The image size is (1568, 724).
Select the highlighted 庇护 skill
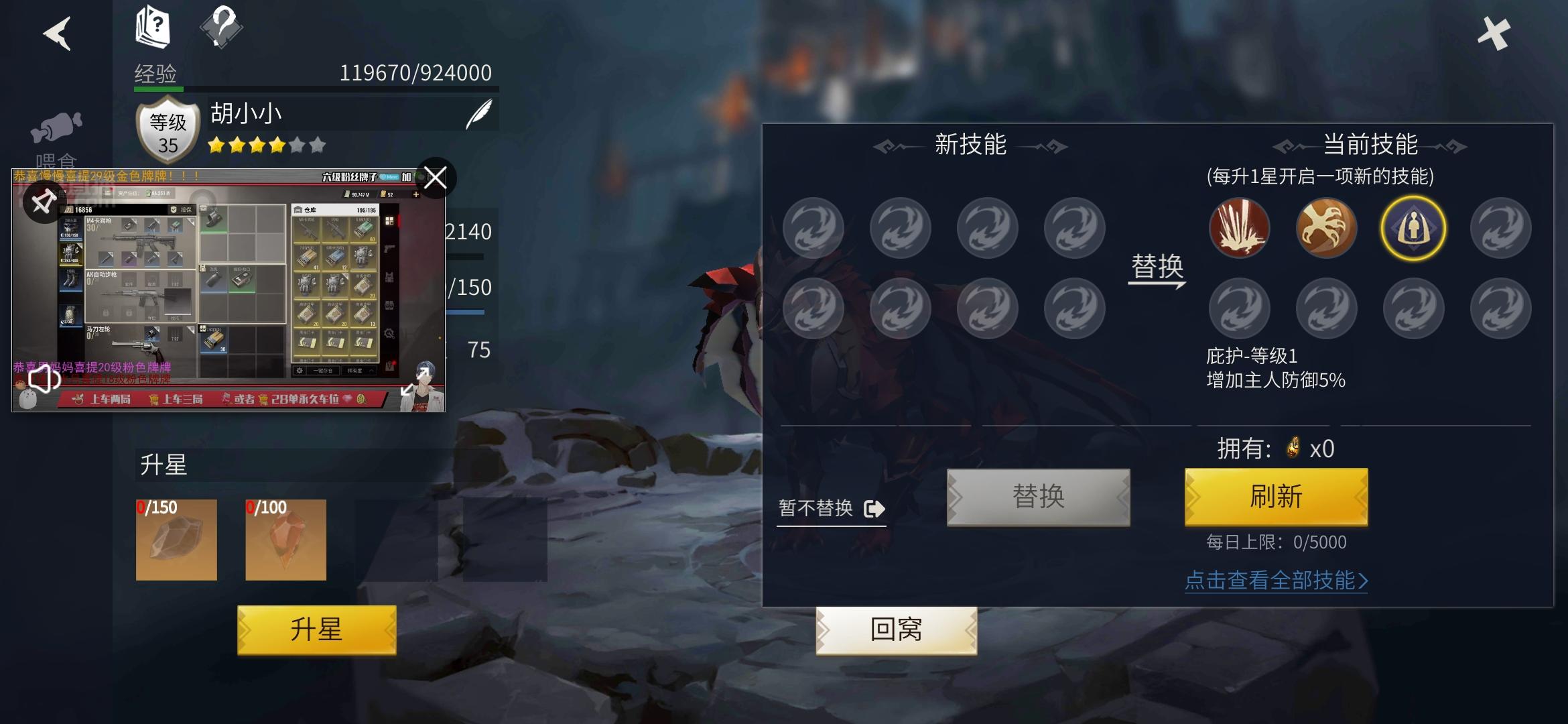[1413, 228]
